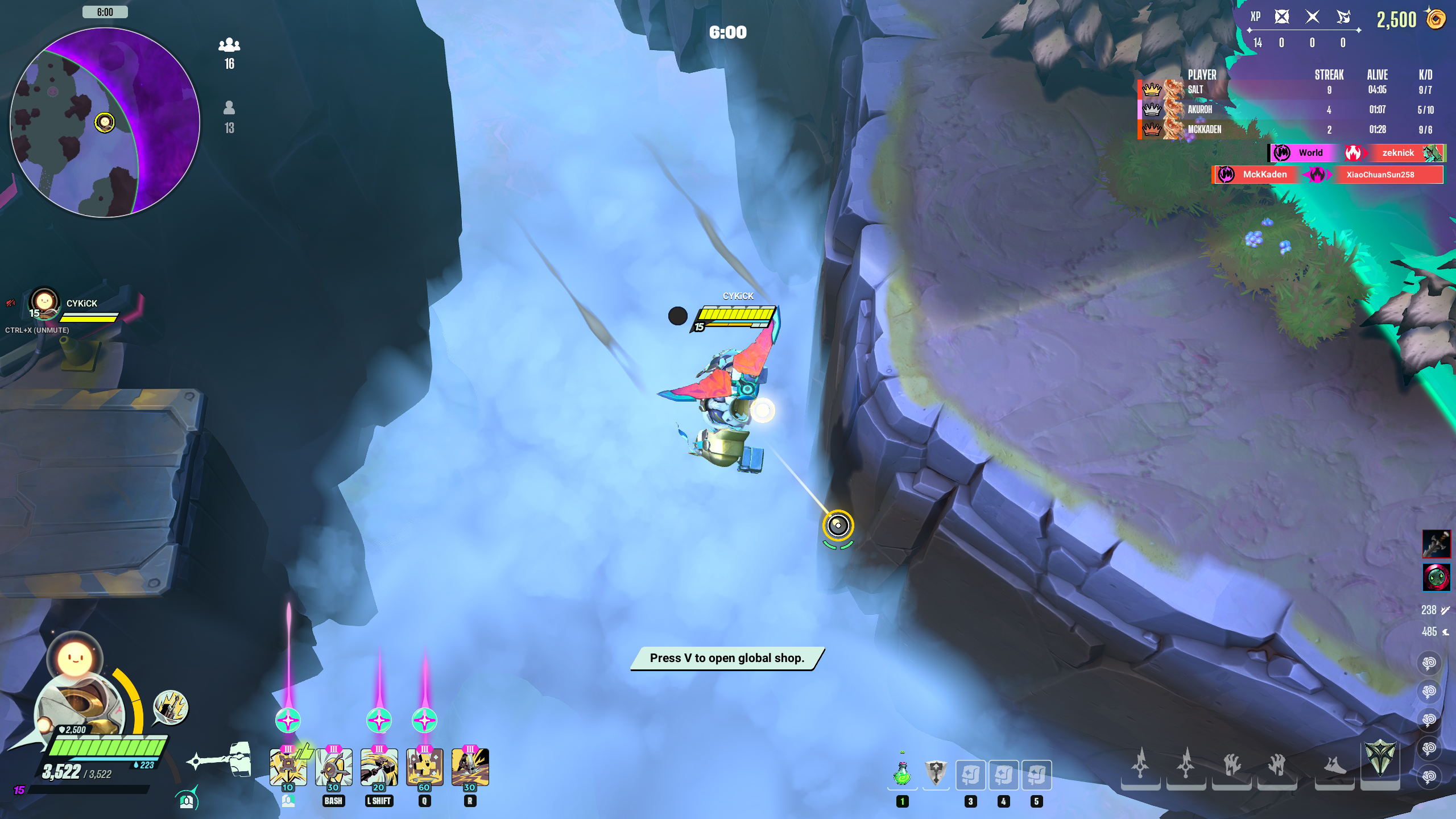Click the hammer weapon icon

222,759
